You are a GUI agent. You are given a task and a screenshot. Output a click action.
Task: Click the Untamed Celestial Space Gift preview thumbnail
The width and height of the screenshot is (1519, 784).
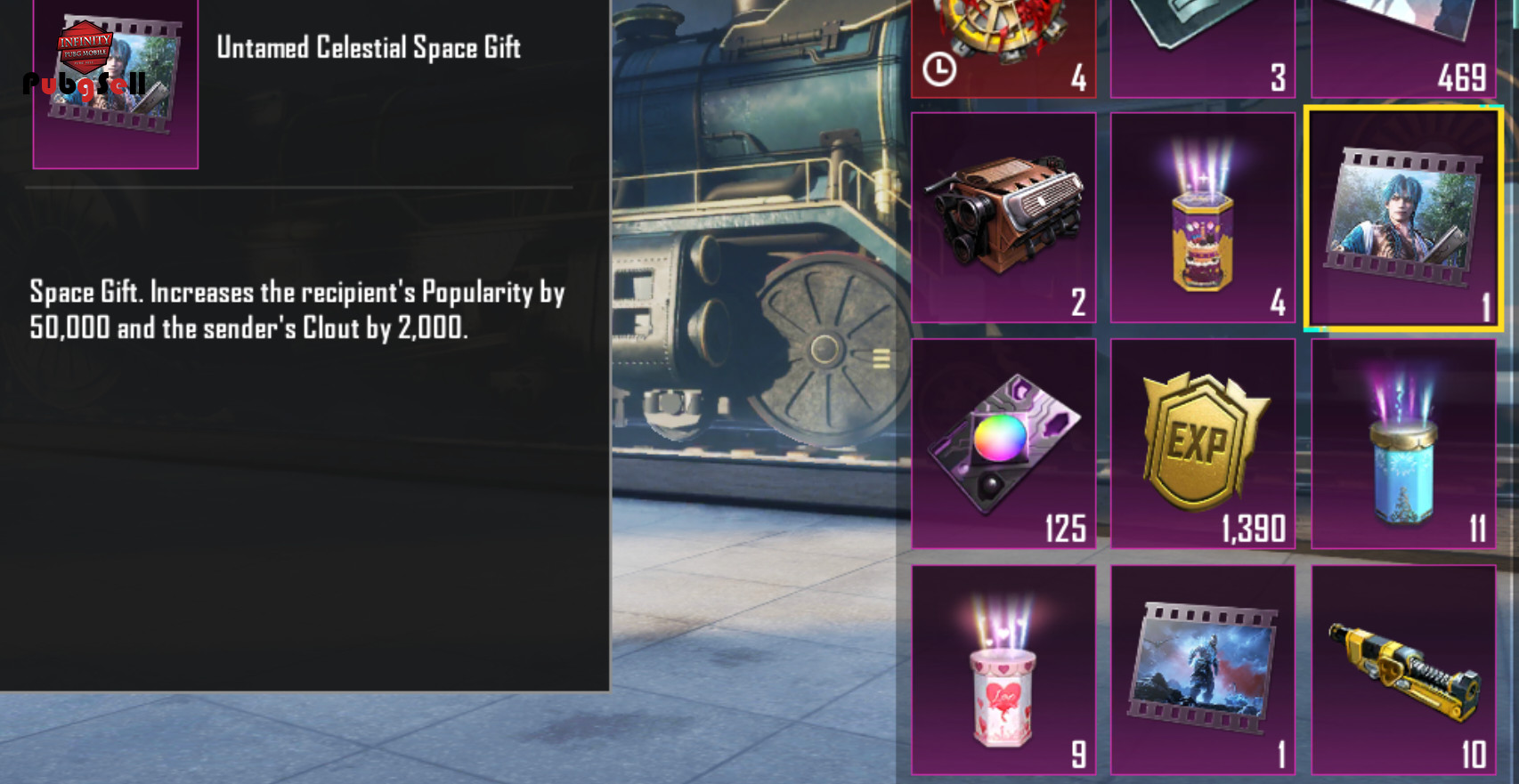coord(116,83)
